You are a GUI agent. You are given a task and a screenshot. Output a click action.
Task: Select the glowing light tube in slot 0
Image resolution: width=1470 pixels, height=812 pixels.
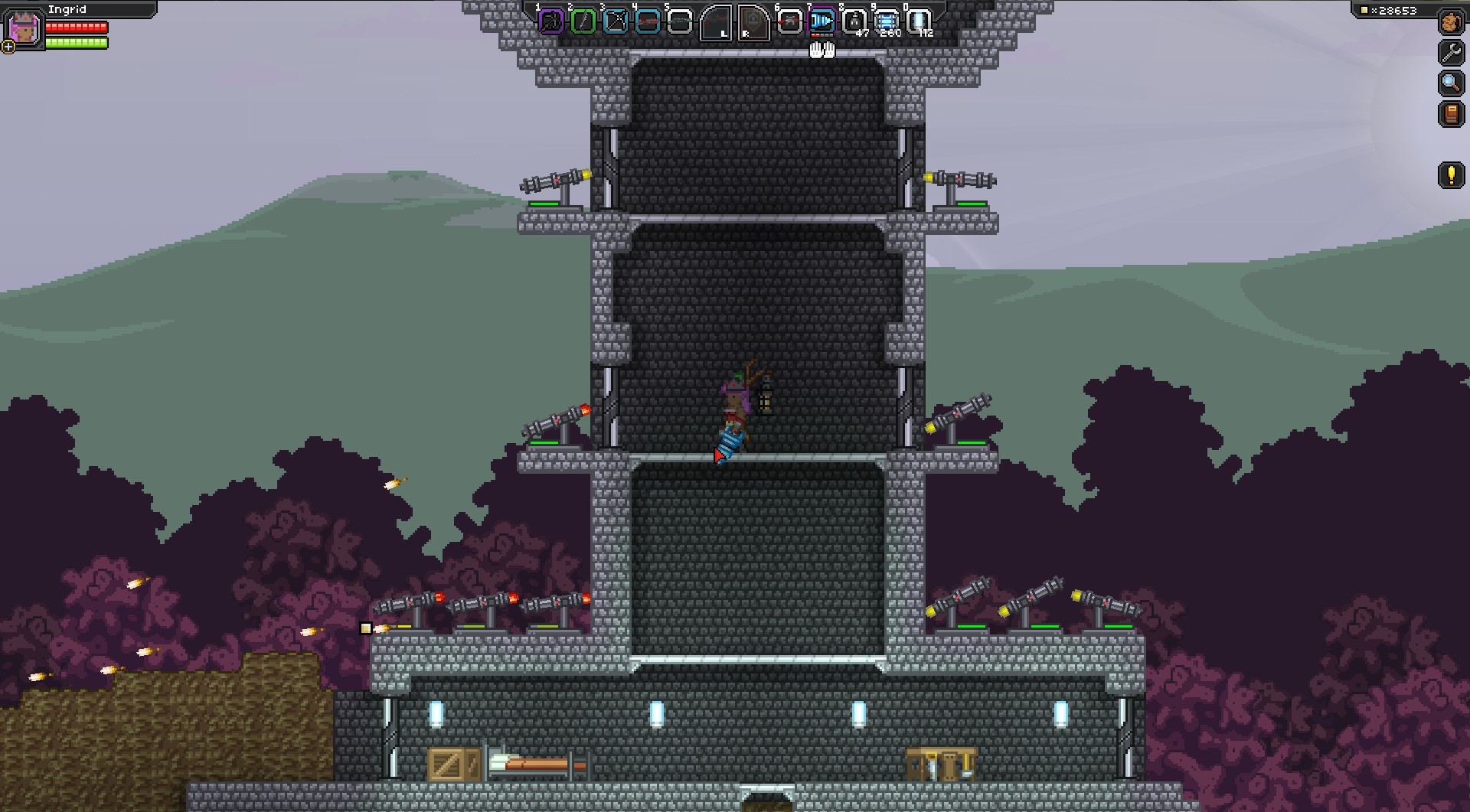918,21
